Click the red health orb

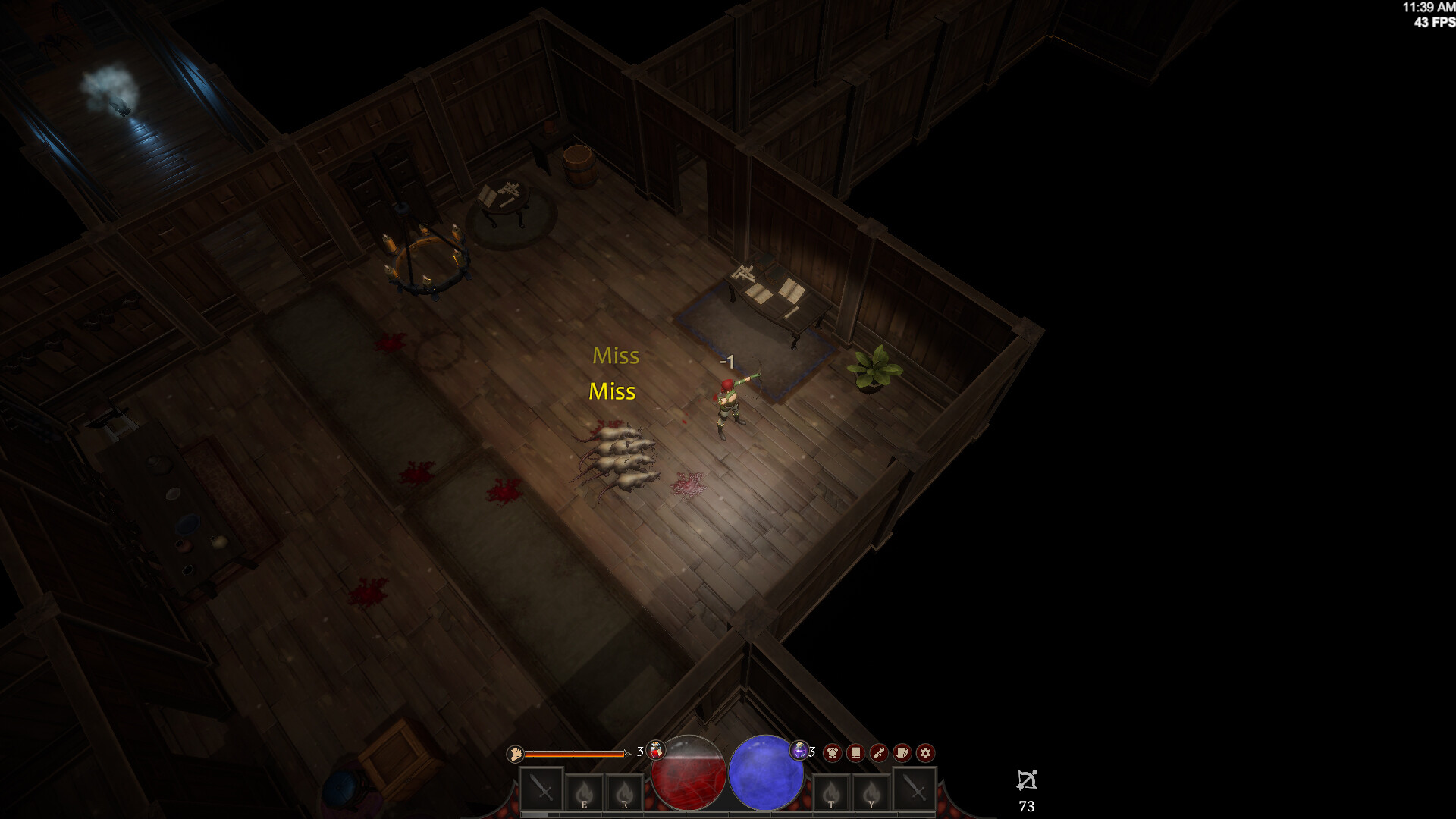[689, 771]
